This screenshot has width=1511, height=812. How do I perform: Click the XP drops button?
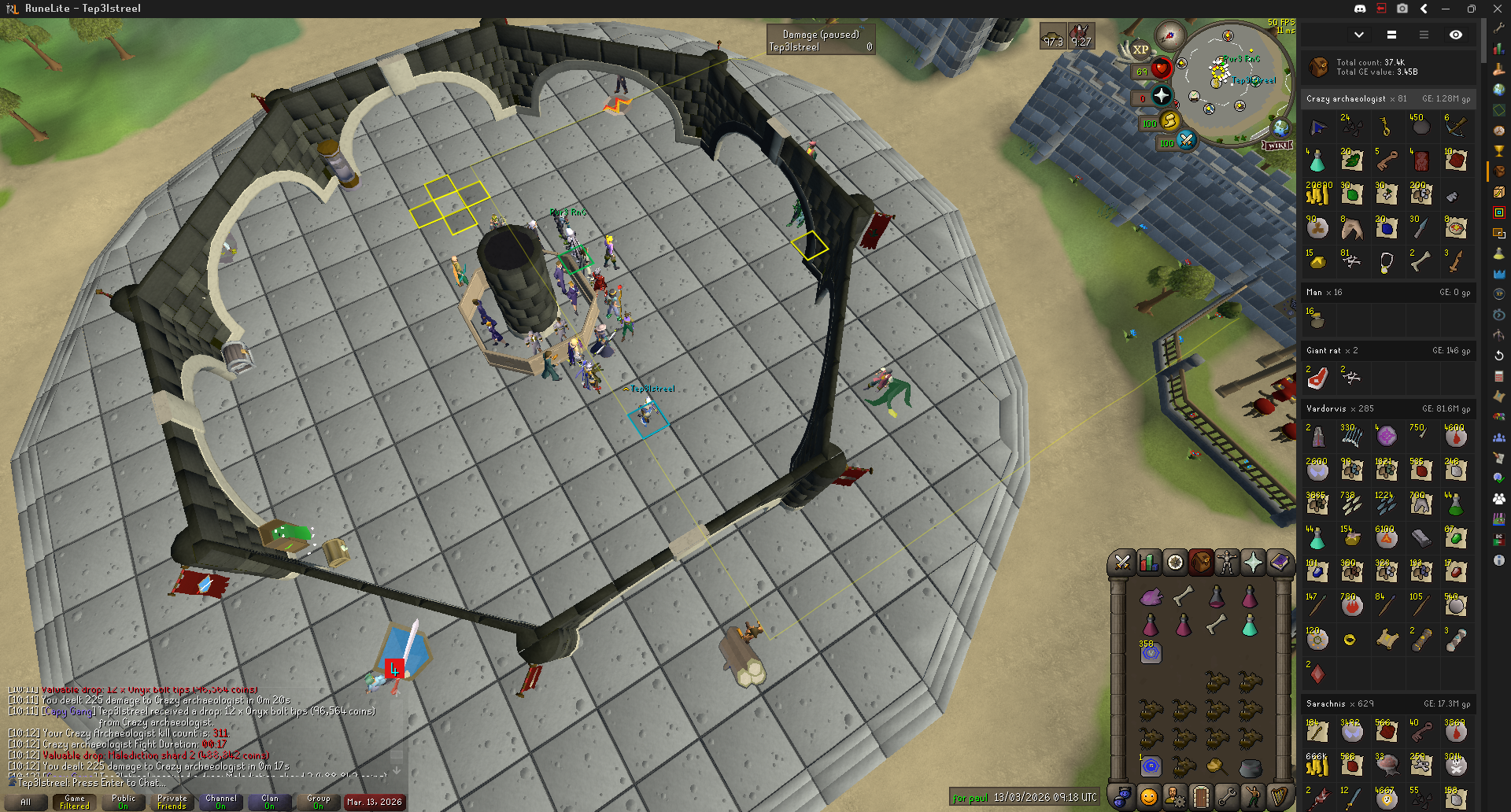tap(1140, 50)
